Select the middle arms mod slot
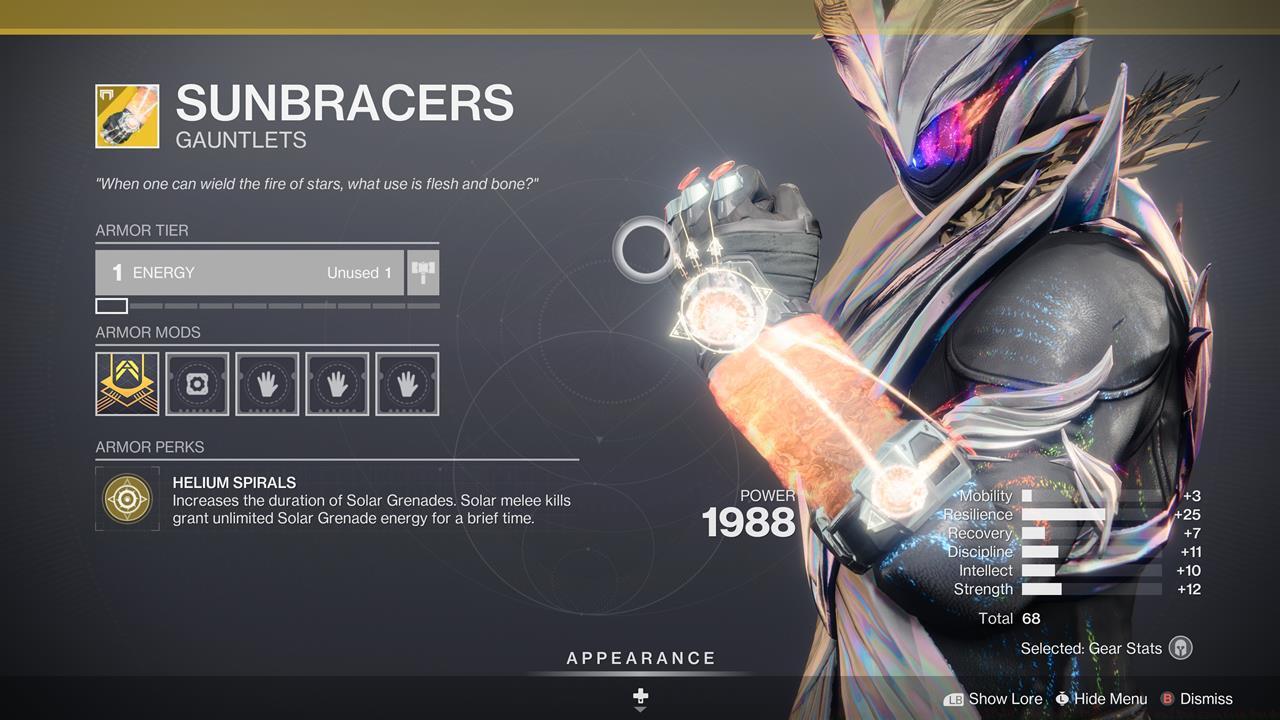 [337, 382]
